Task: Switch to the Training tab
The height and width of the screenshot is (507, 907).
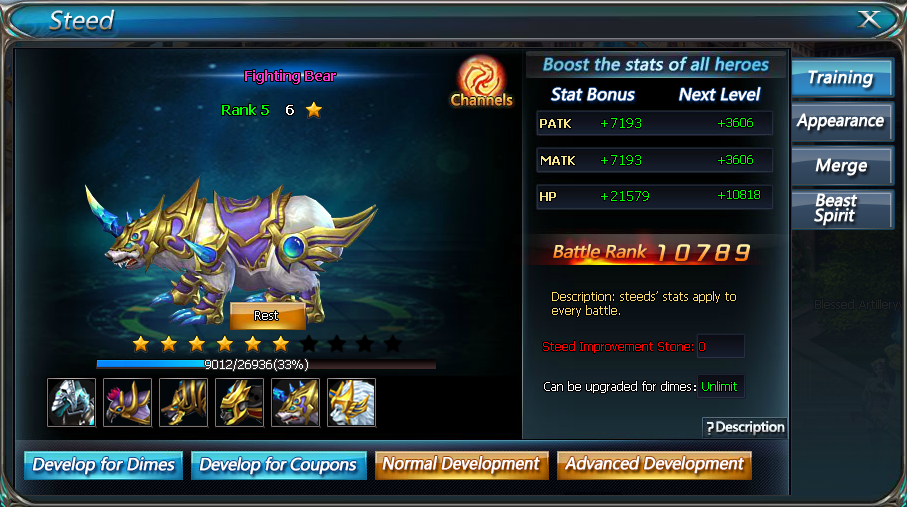Action: coord(841,79)
